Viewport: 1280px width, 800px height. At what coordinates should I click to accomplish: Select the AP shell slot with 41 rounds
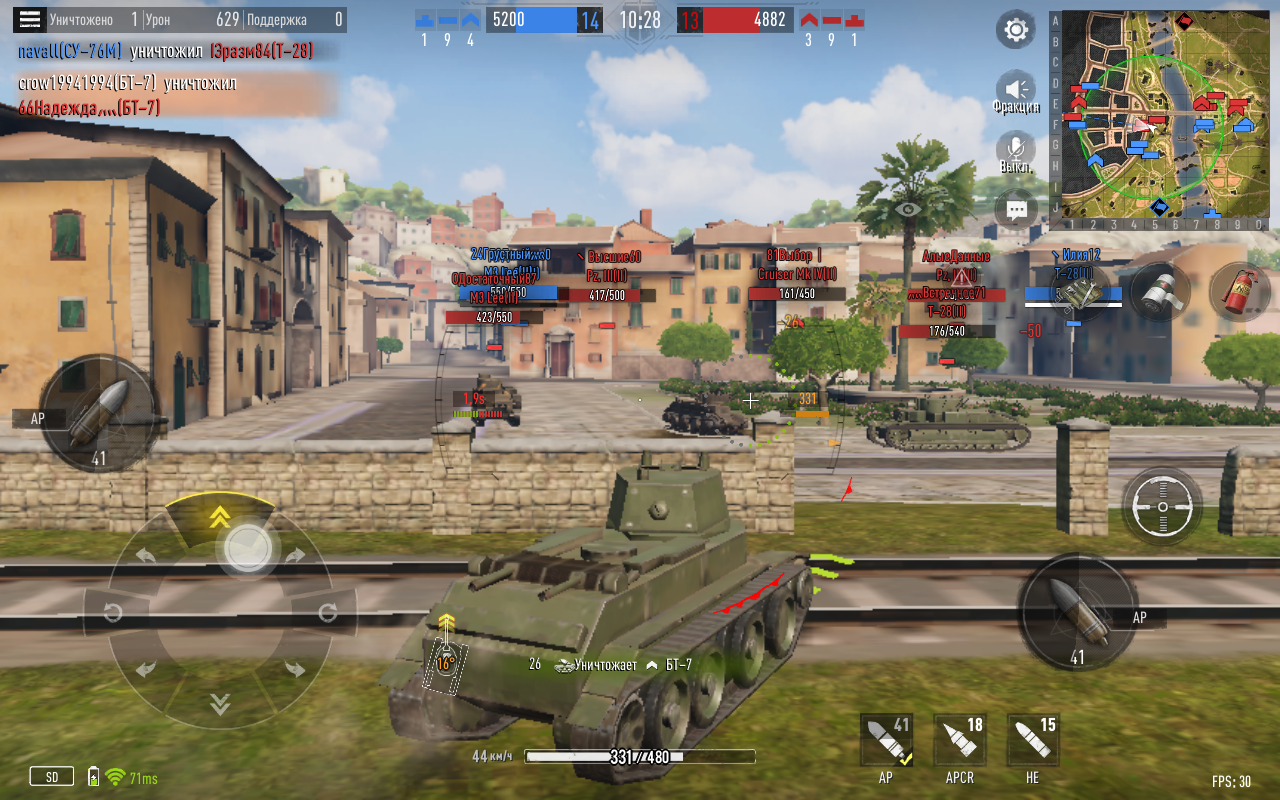[887, 742]
